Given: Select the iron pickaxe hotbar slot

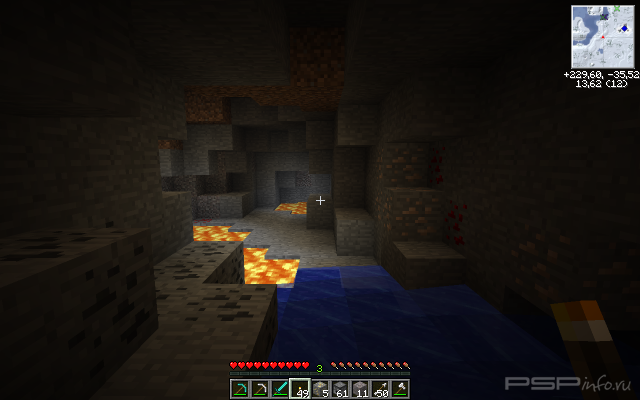Looking at the screenshot, I should pyautogui.click(x=260, y=388).
